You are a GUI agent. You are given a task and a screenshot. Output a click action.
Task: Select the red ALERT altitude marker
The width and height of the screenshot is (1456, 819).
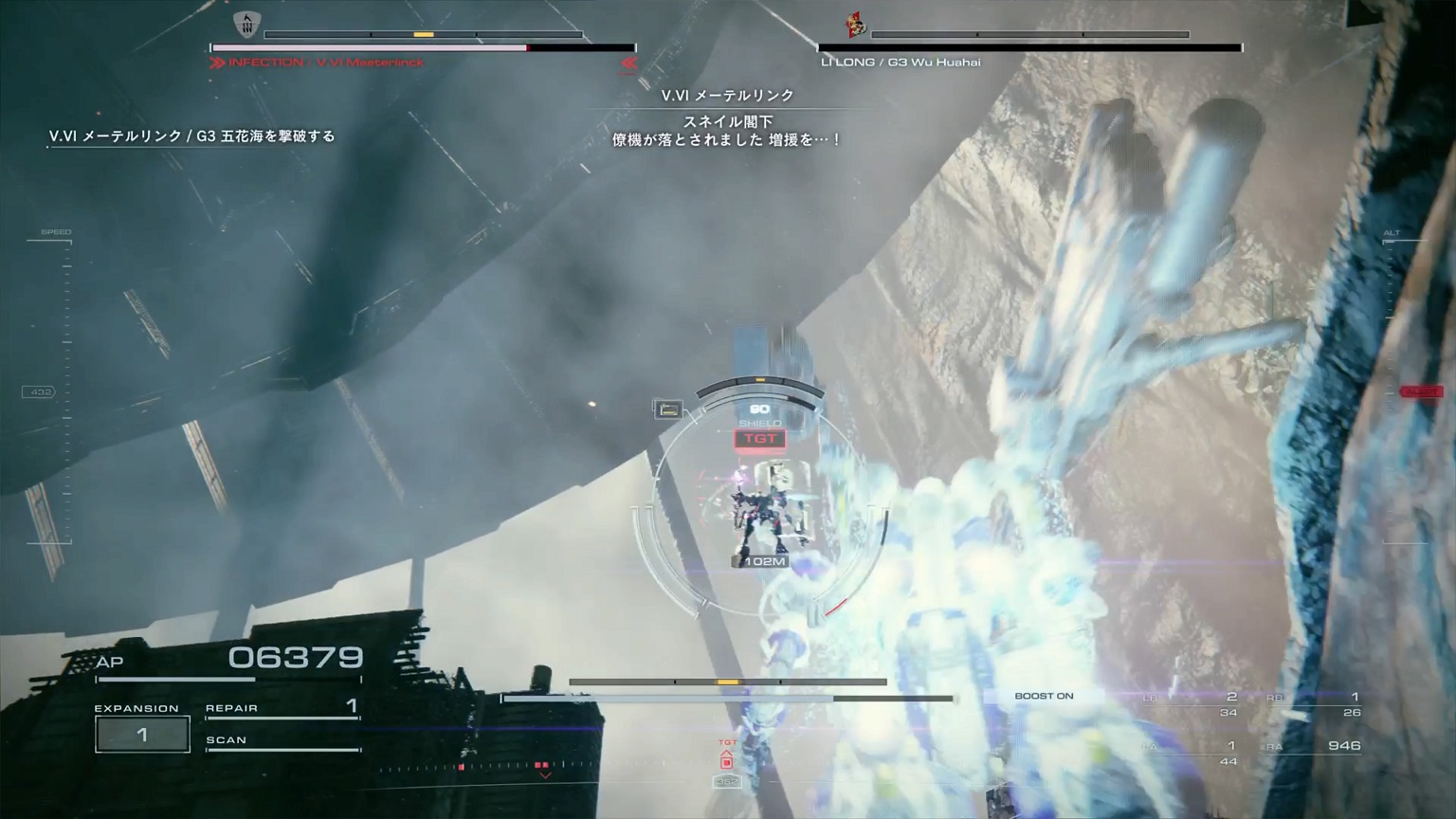(1421, 391)
